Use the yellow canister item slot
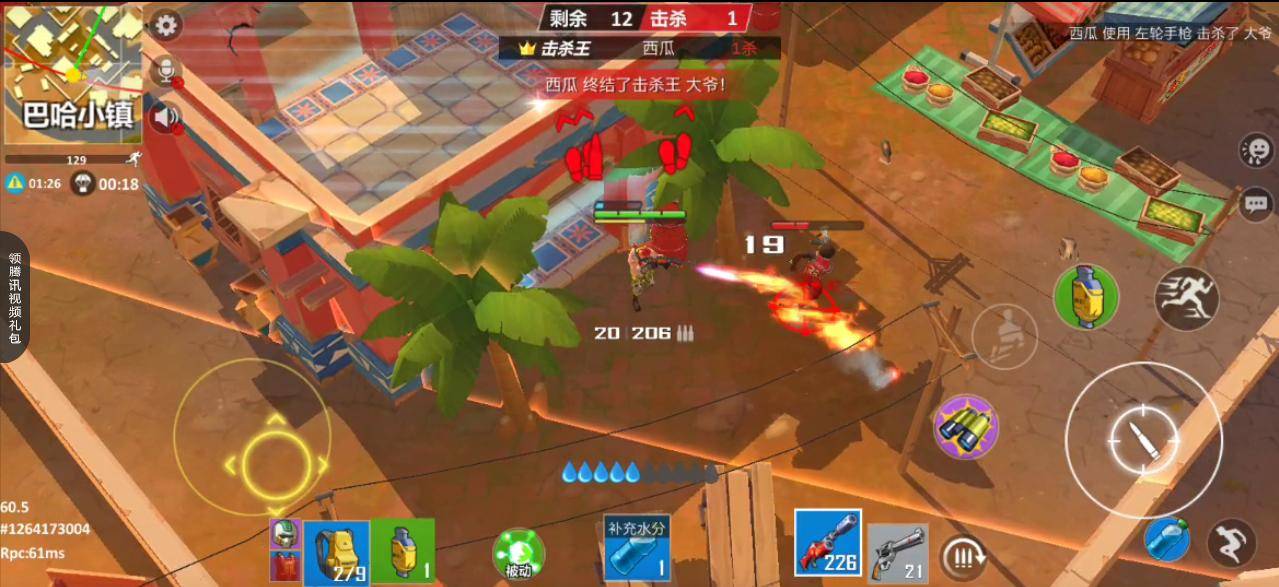The height and width of the screenshot is (587, 1279). pyautogui.click(x=403, y=550)
